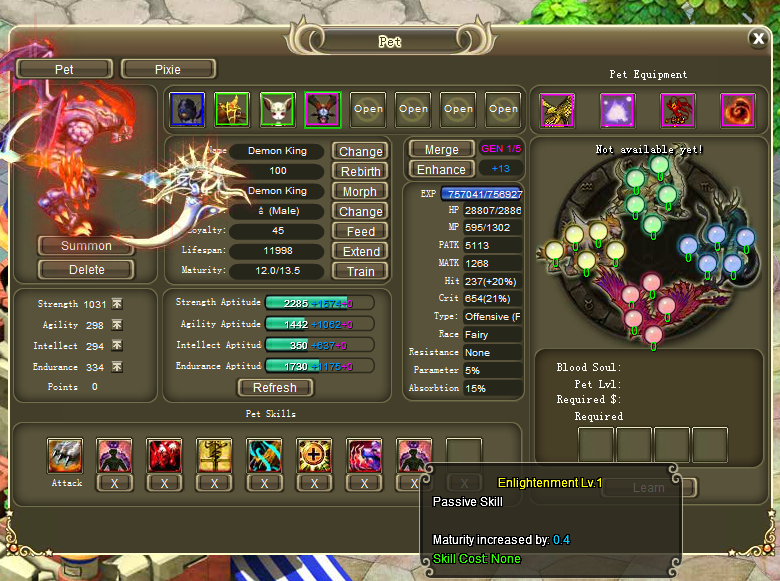Choose the Morph button
Viewport: 780px width, 581px height.
[x=360, y=191]
